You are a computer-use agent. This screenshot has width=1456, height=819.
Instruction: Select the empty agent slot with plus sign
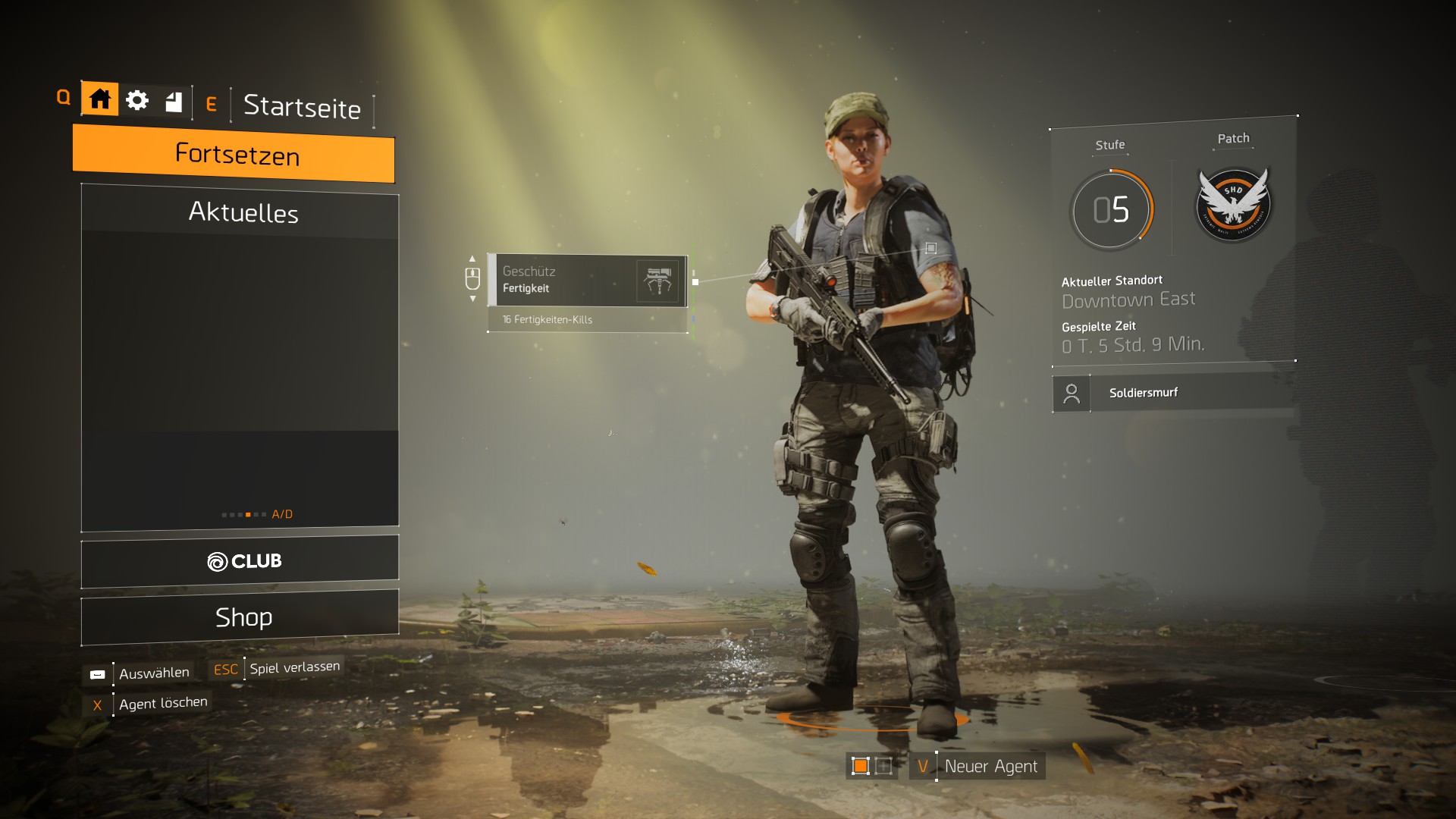pos(883,766)
